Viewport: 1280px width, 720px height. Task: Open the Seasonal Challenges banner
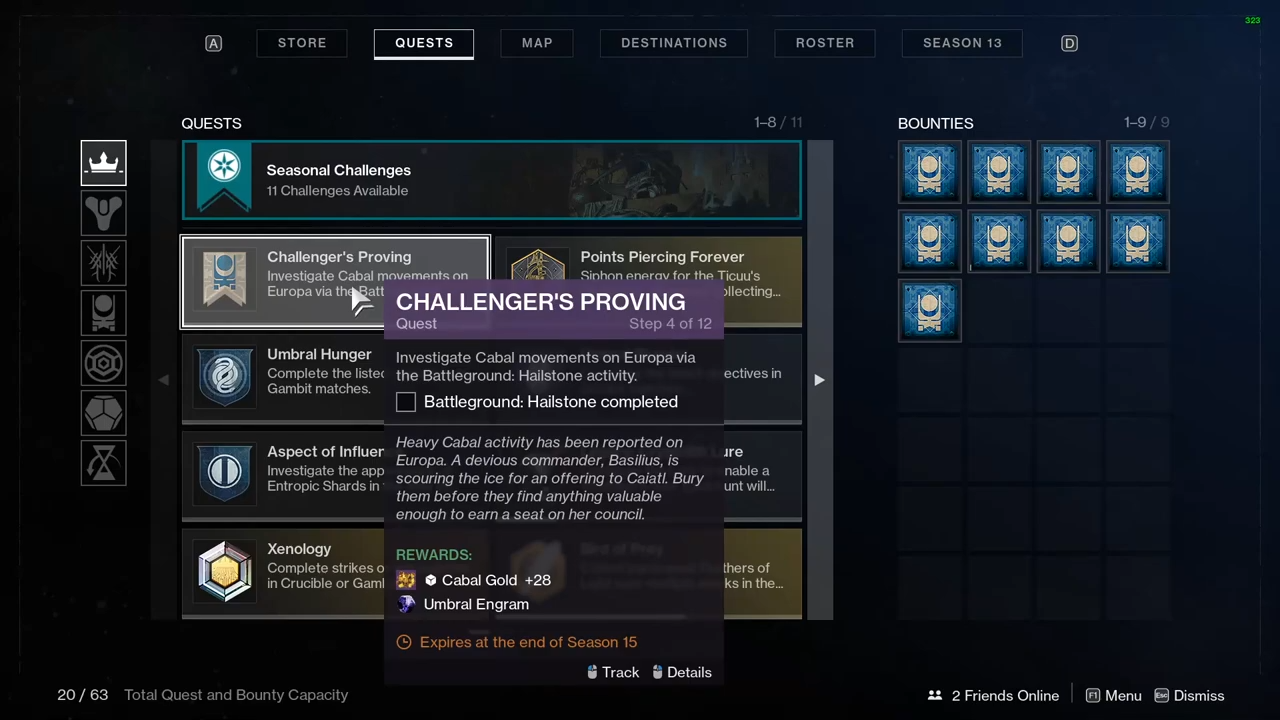click(x=491, y=180)
